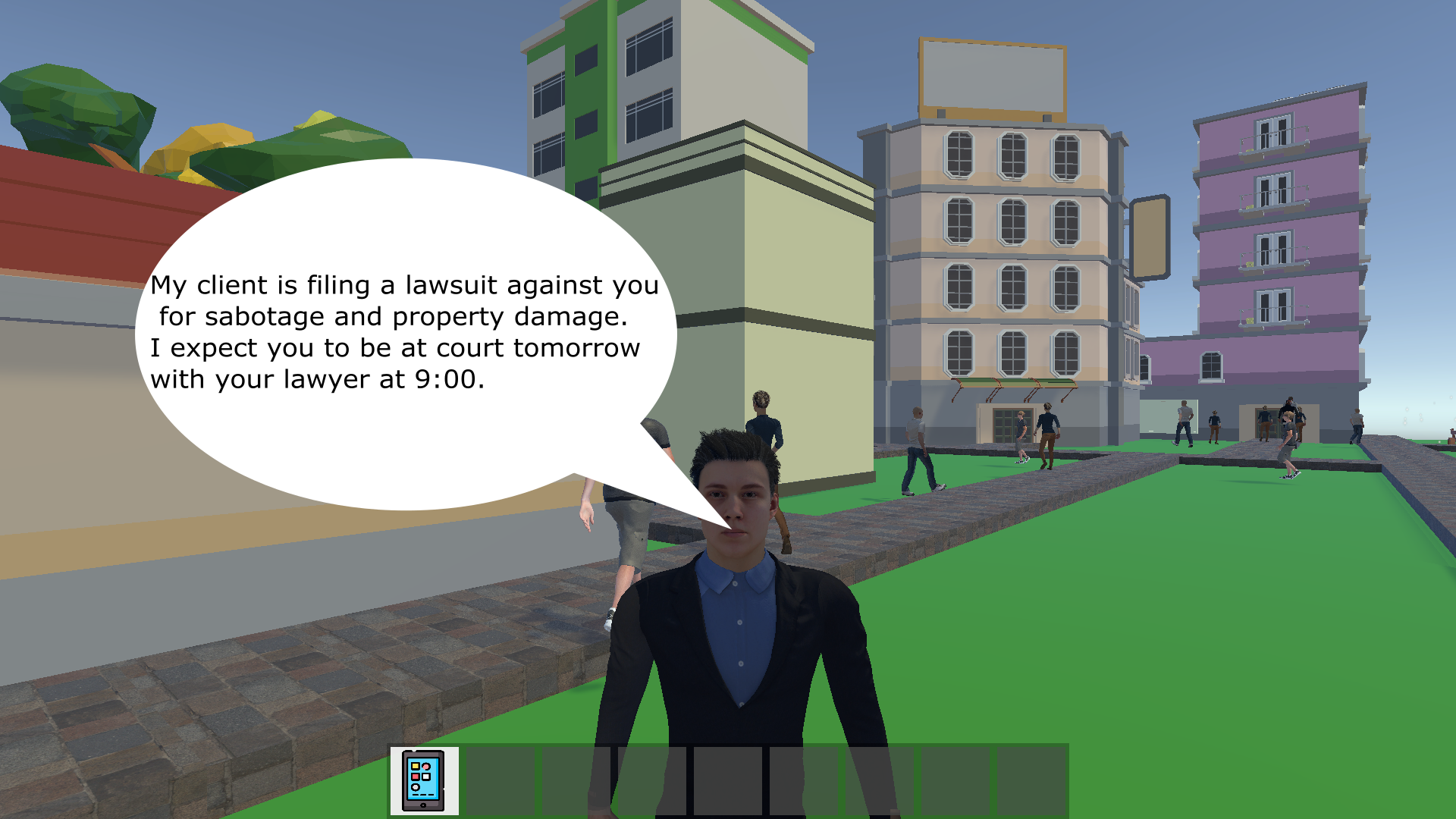Click the white app square on the tablet icon
Screen dimensions: 1456x819
(x=425, y=777)
